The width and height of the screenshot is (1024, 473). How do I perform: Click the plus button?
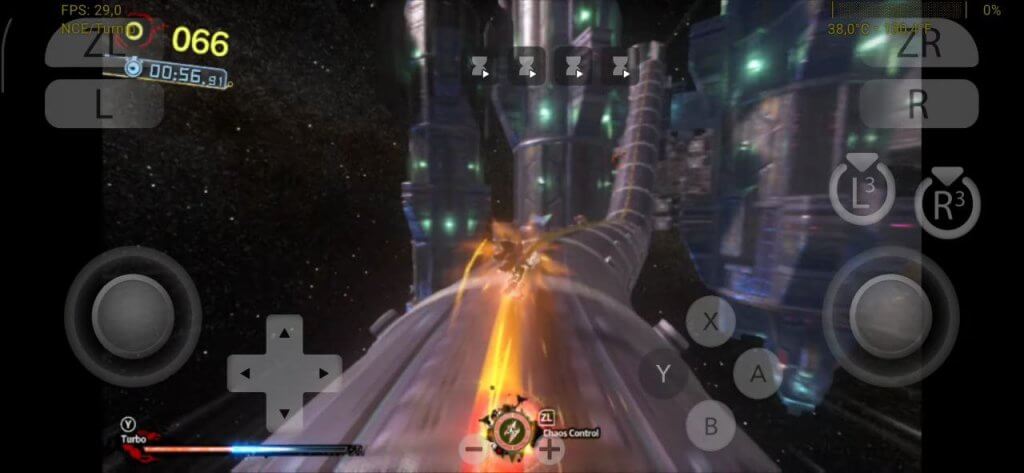coord(549,450)
